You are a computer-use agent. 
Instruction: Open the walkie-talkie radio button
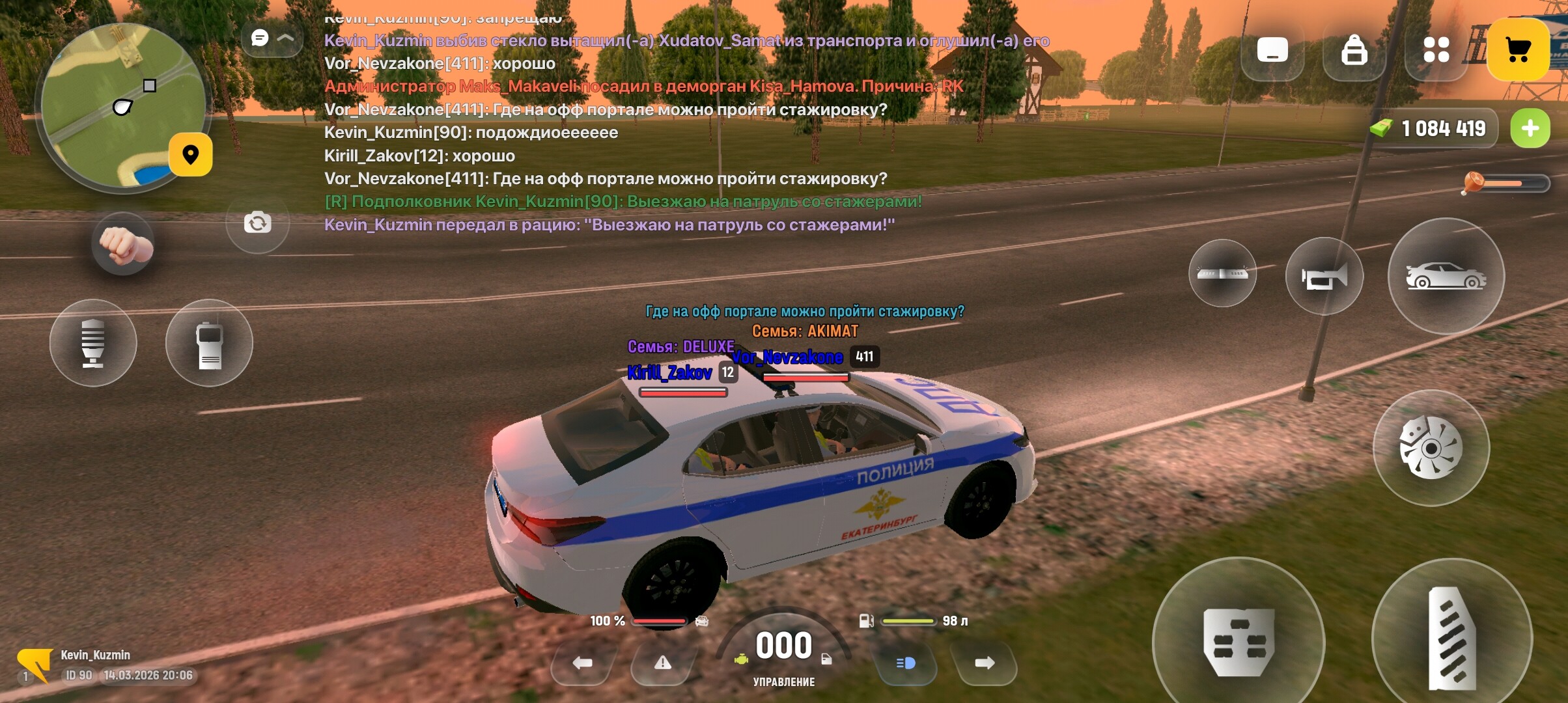[x=209, y=343]
